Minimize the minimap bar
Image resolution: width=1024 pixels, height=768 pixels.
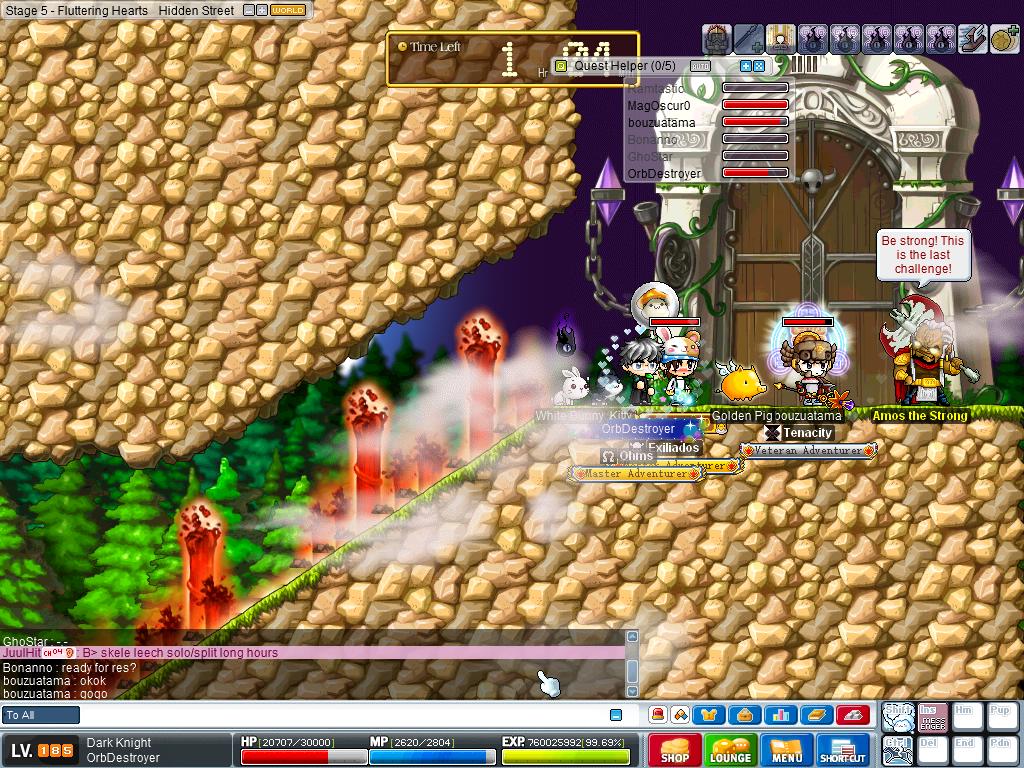[x=248, y=10]
